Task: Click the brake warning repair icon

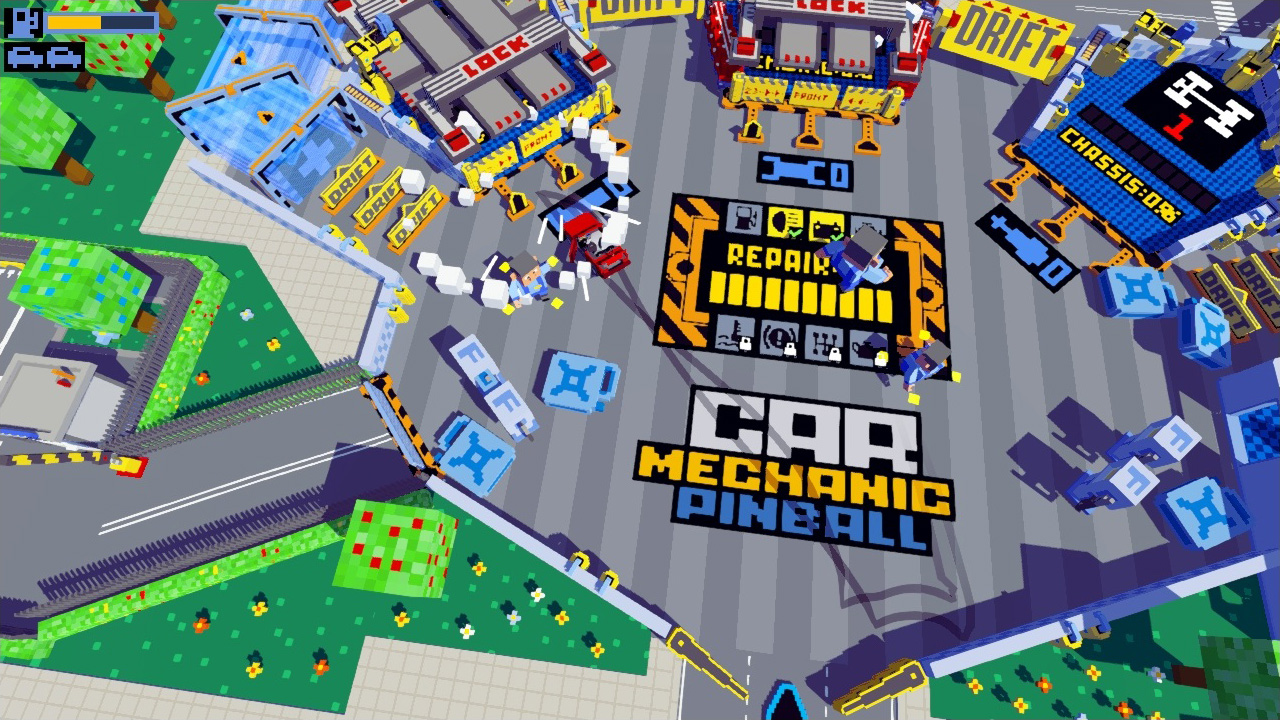Action: (778, 338)
